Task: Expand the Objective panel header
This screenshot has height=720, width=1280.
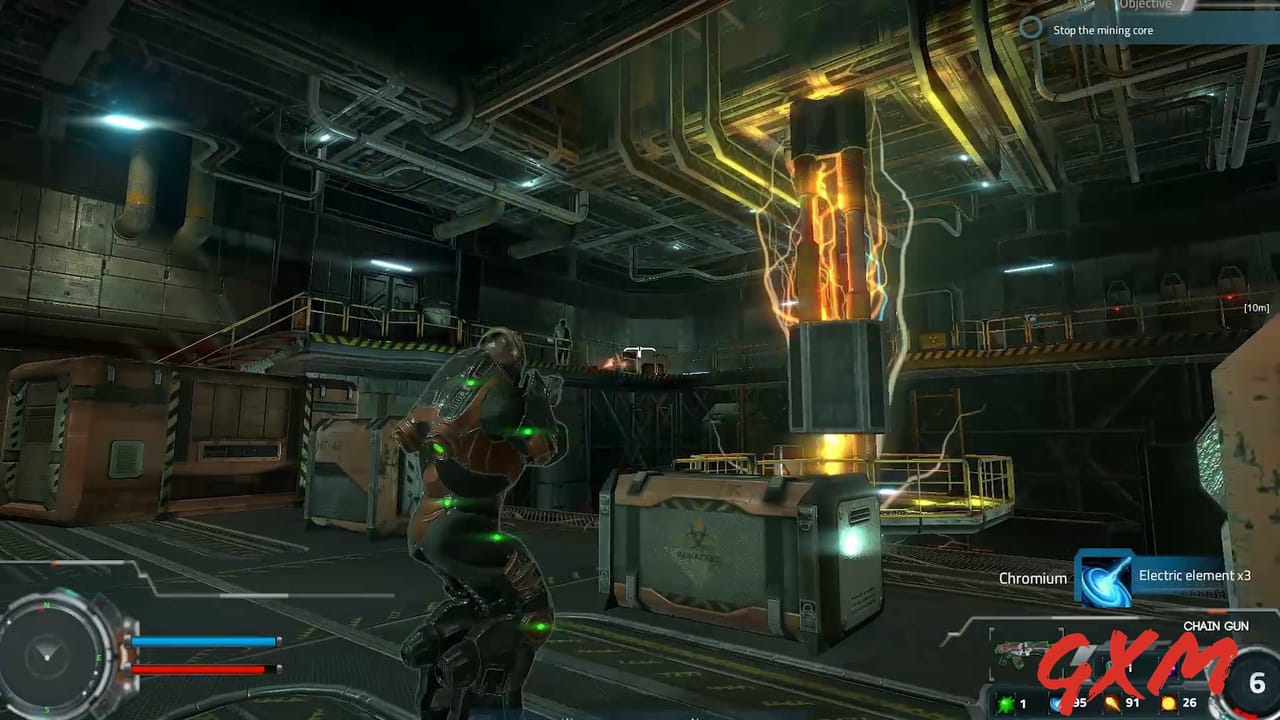Action: pyautogui.click(x=1145, y=5)
